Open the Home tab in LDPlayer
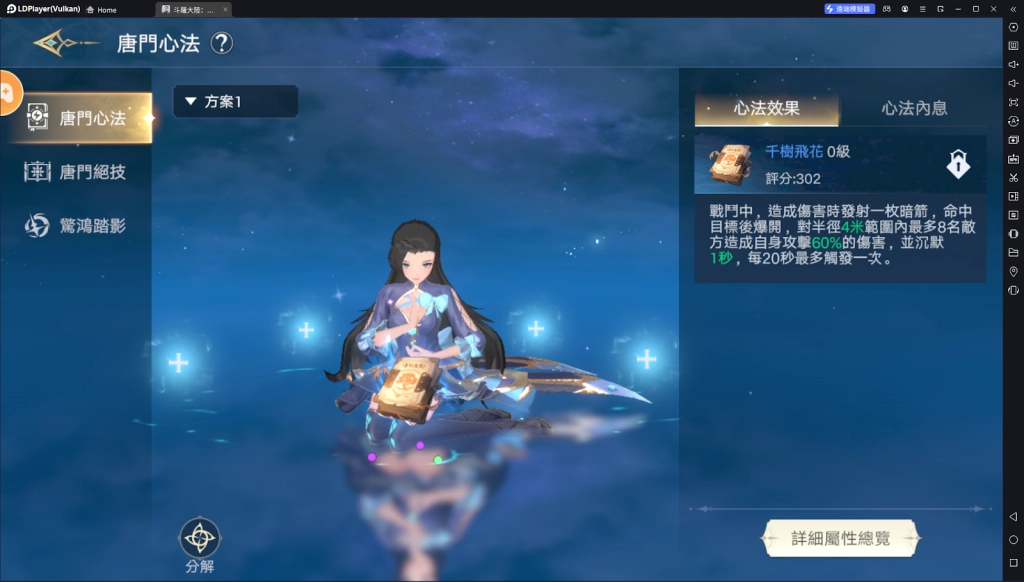The width and height of the screenshot is (1024, 582). click(101, 9)
